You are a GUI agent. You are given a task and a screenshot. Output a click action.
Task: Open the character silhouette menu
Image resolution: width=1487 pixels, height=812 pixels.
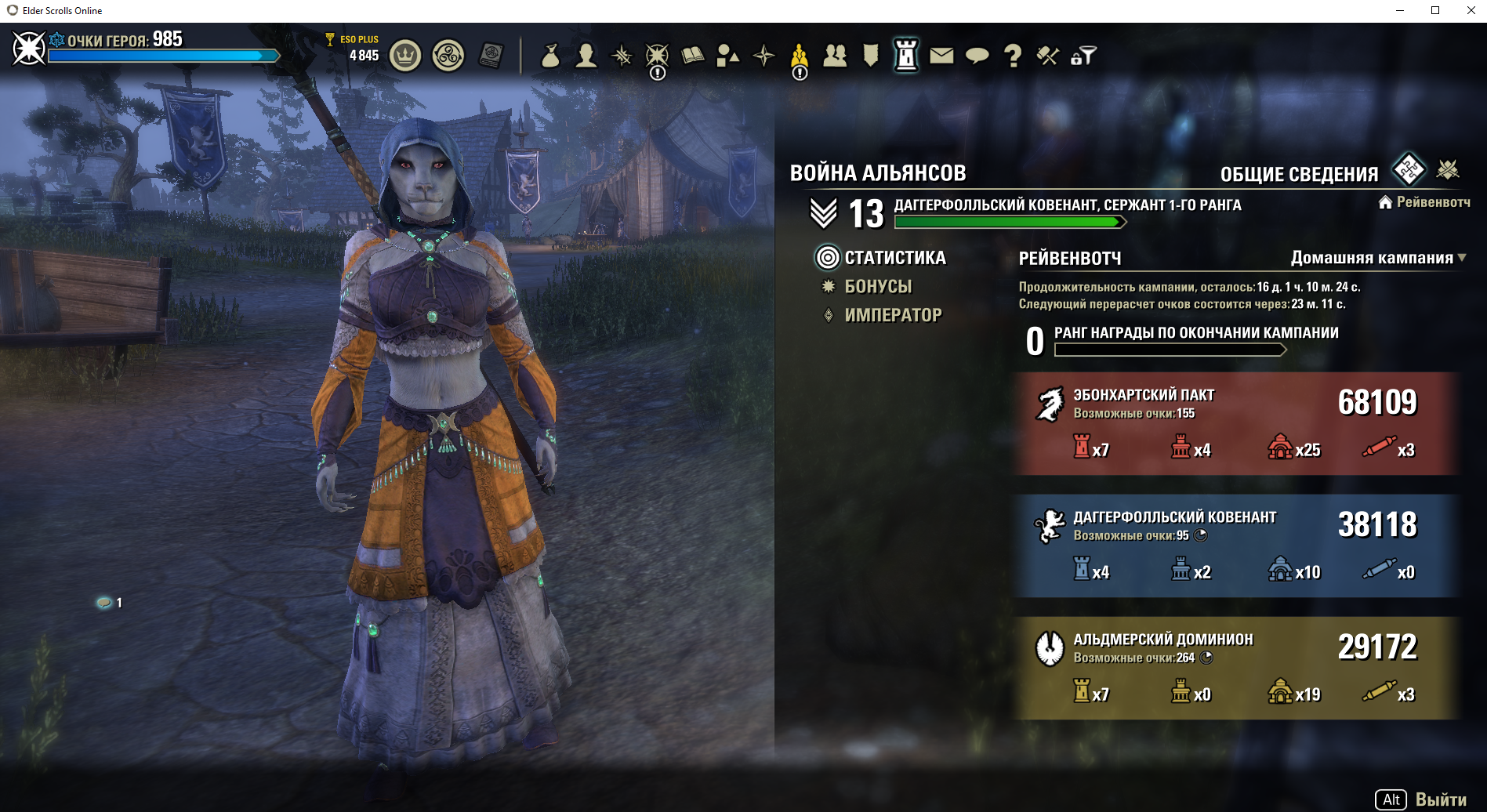coord(586,56)
